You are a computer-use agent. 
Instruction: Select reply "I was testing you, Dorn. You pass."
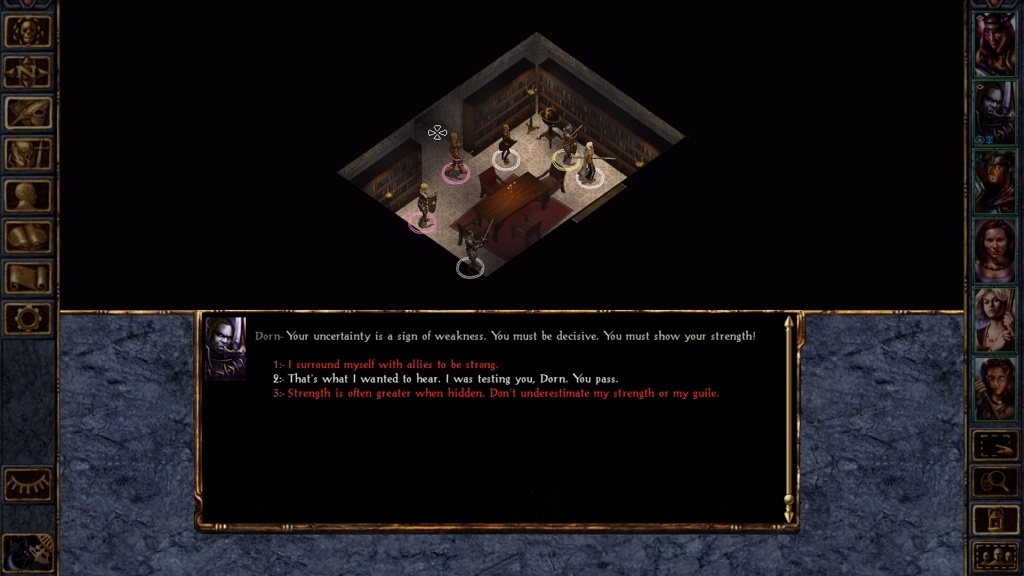[x=452, y=379]
